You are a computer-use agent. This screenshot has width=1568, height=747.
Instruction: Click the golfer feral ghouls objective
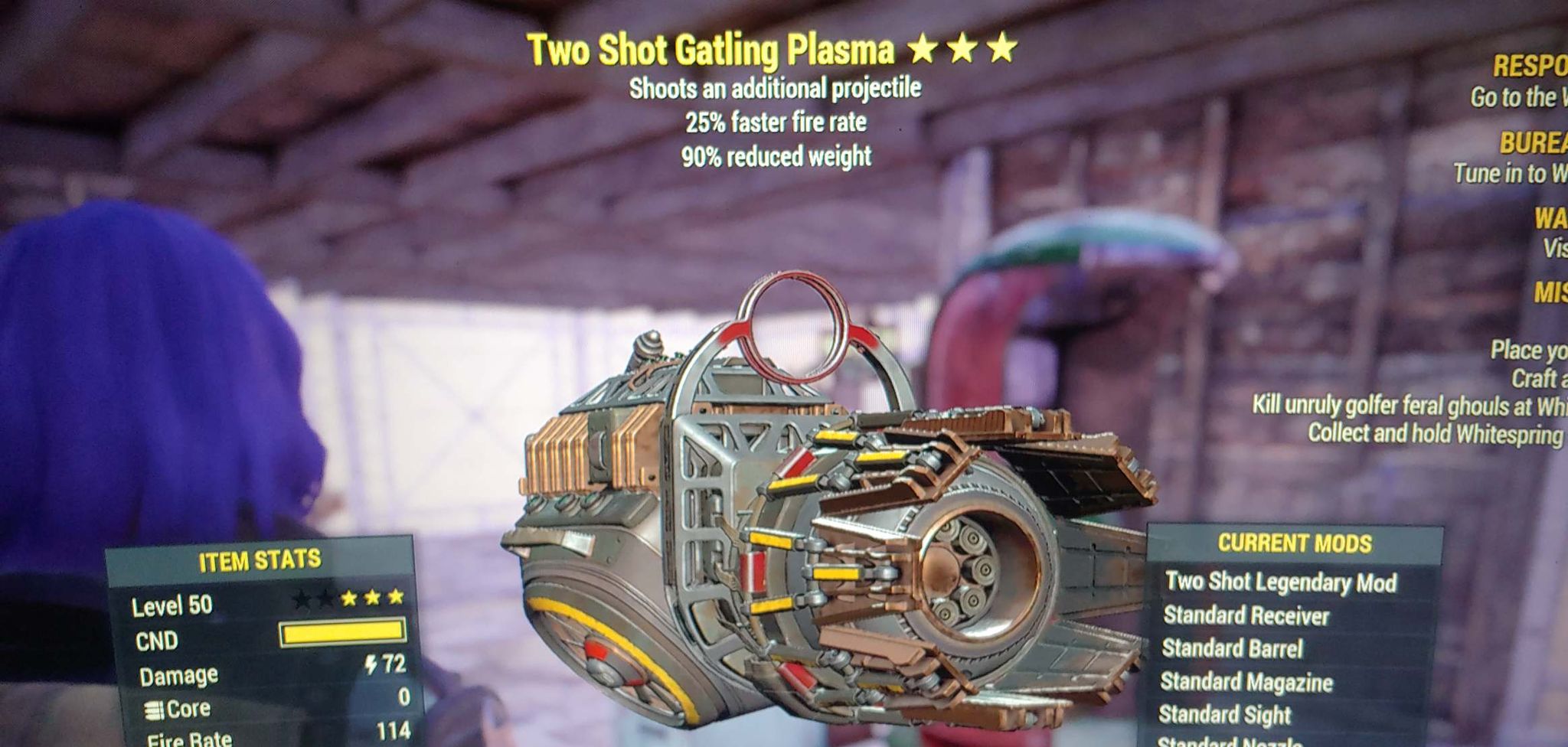(x=1409, y=405)
